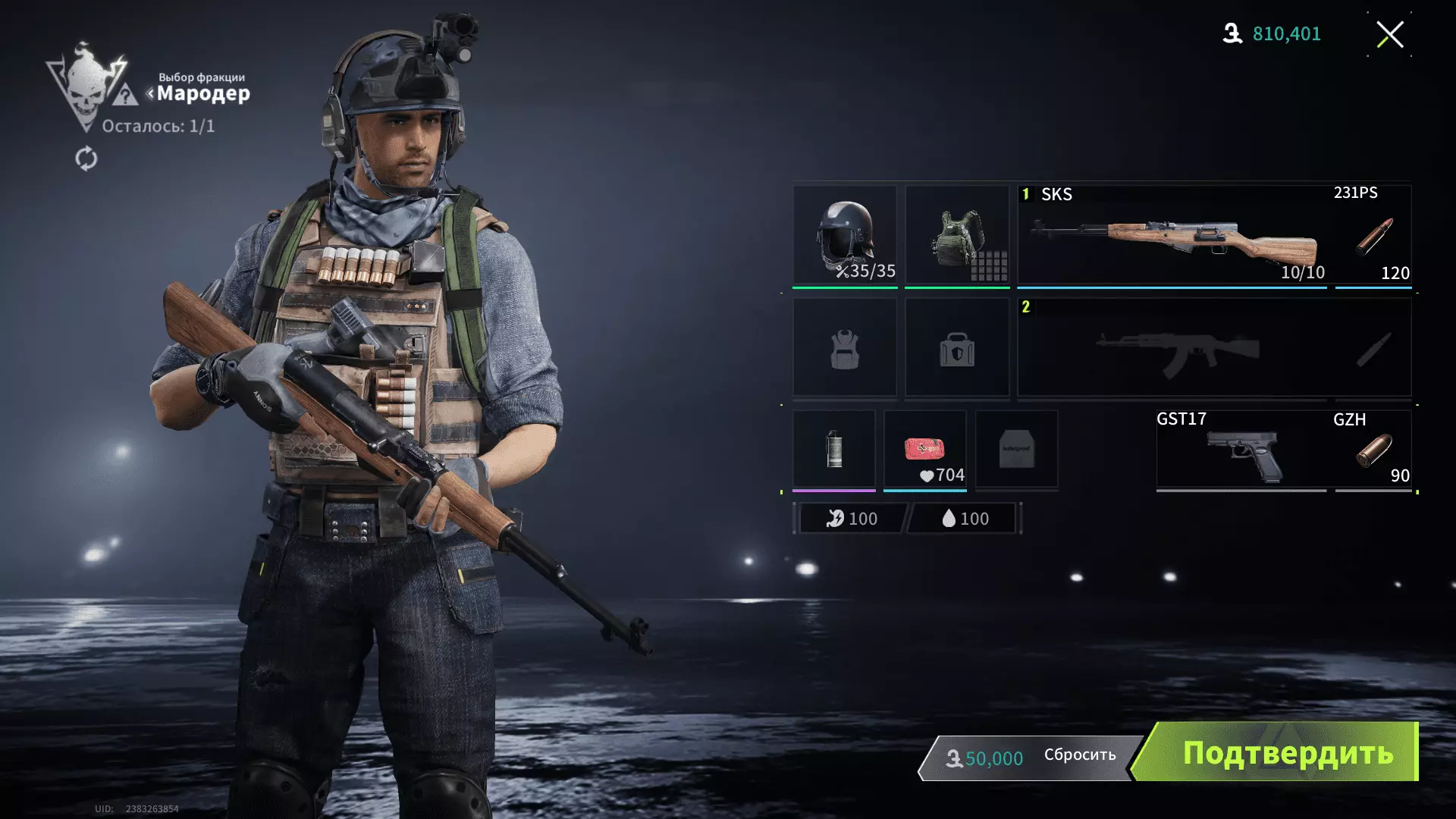The image size is (1456, 819).
Task: Select the tactical vest rig slot
Action: [x=957, y=235]
